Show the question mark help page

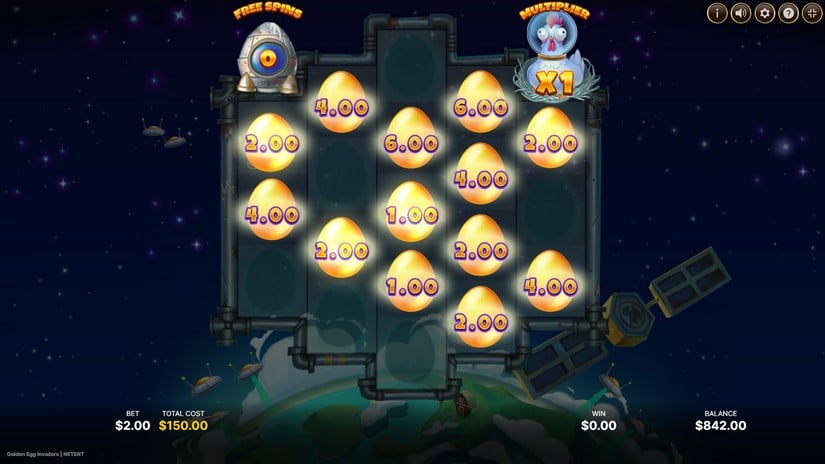click(789, 13)
